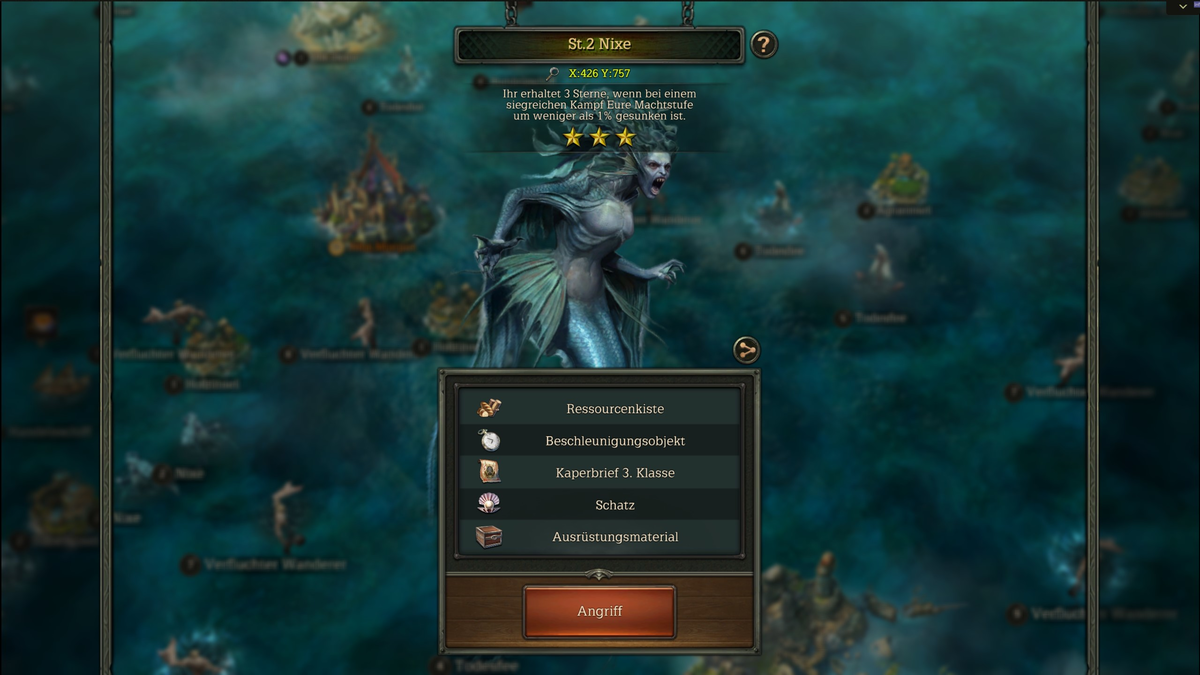Attack with the Angriff button
1200x675 pixels.
click(599, 611)
